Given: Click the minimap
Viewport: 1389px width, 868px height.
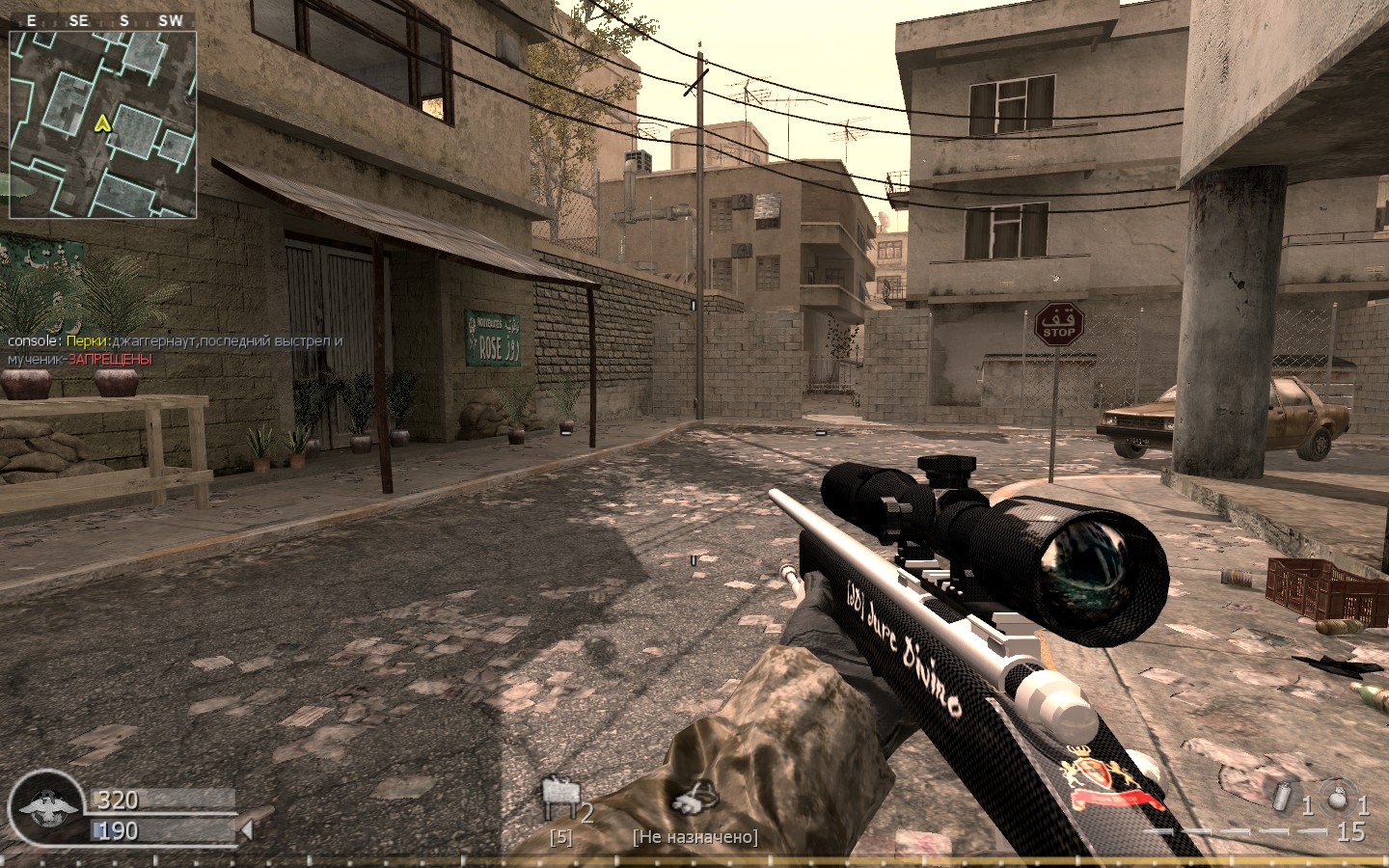Looking at the screenshot, I should coord(103,124).
